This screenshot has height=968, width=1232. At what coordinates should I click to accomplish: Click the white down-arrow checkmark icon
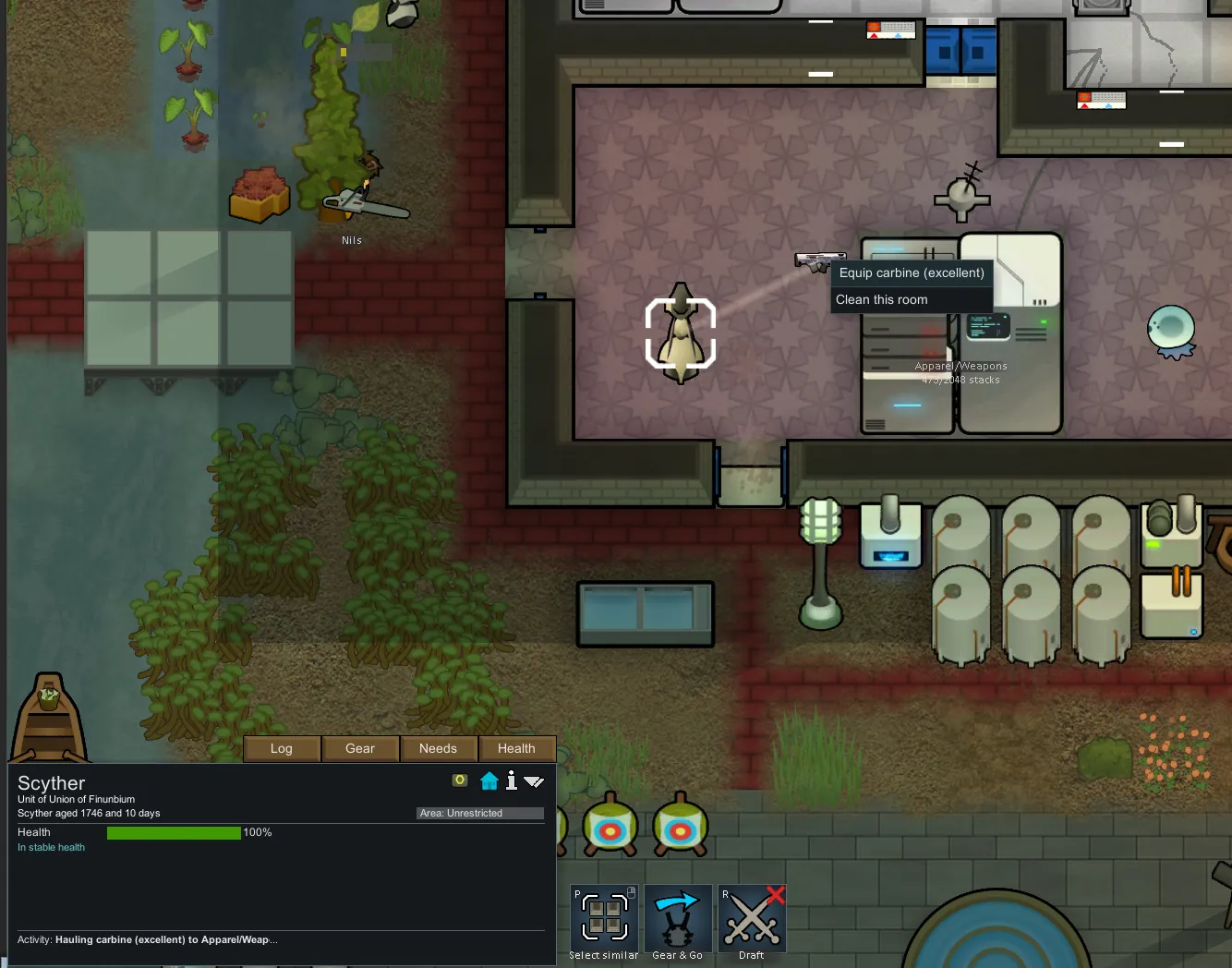coord(534,781)
